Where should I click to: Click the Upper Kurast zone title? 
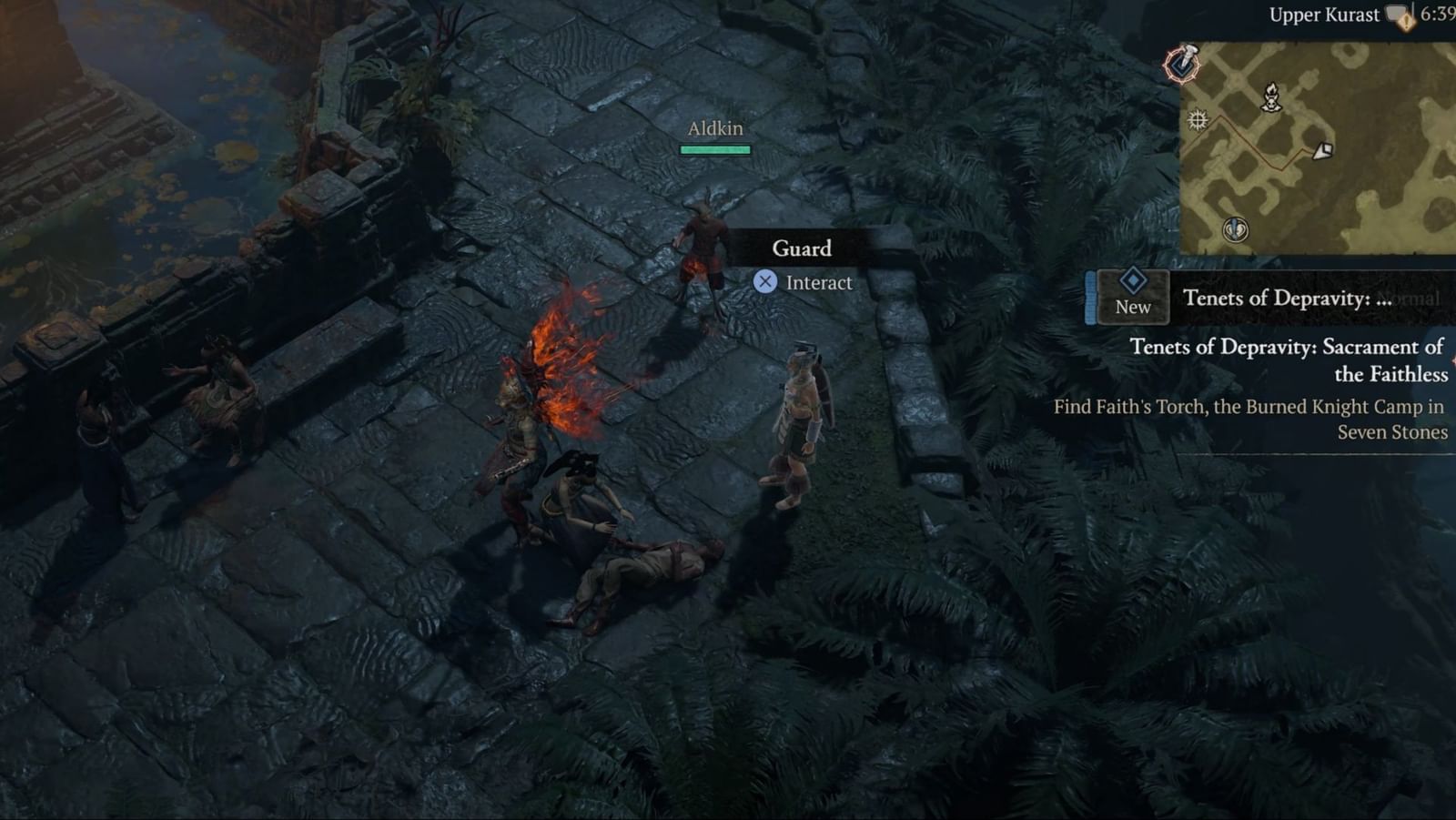coord(1325,14)
